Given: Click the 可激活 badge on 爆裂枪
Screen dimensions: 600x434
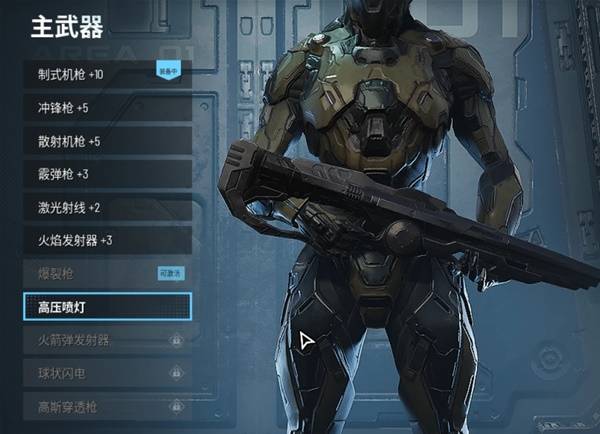Looking at the screenshot, I should [x=172, y=273].
